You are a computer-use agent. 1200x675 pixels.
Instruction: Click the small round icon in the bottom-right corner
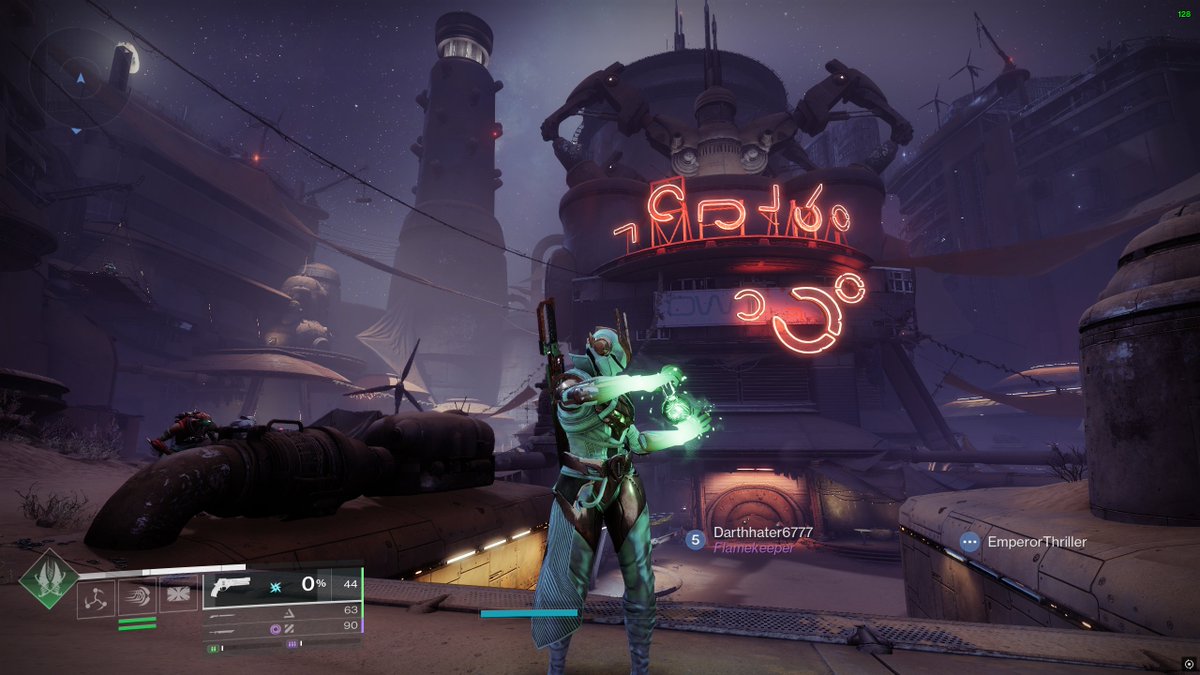pos(1188,663)
